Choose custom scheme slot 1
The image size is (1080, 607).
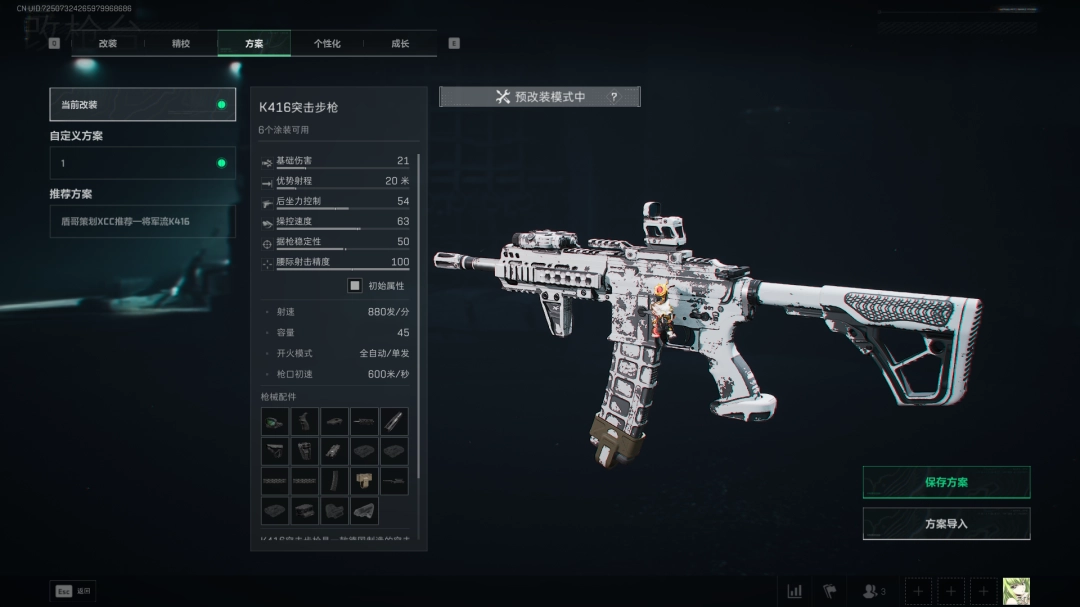pos(142,163)
